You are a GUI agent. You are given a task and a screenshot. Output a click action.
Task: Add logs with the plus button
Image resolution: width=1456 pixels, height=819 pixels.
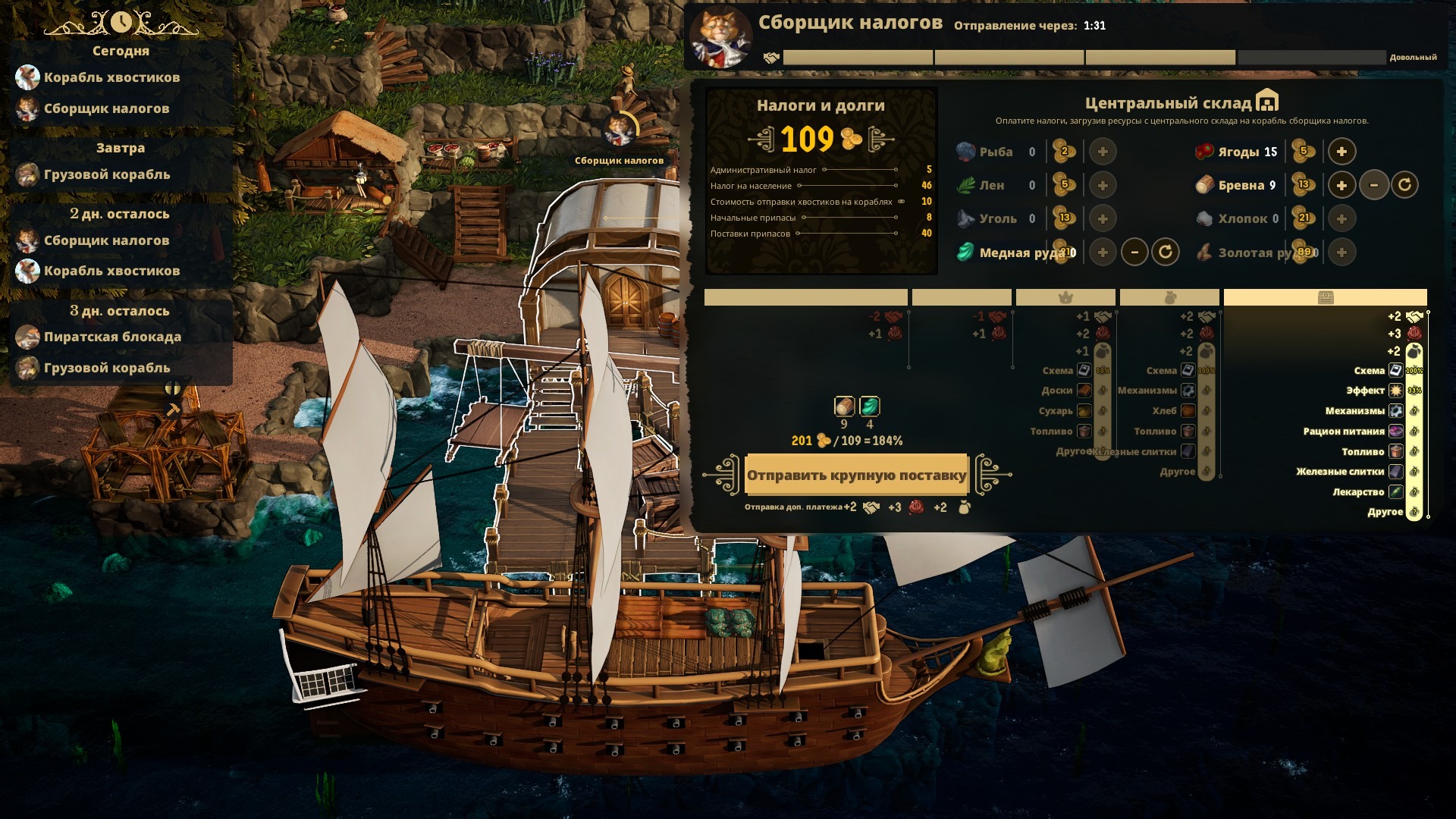pyautogui.click(x=1341, y=185)
